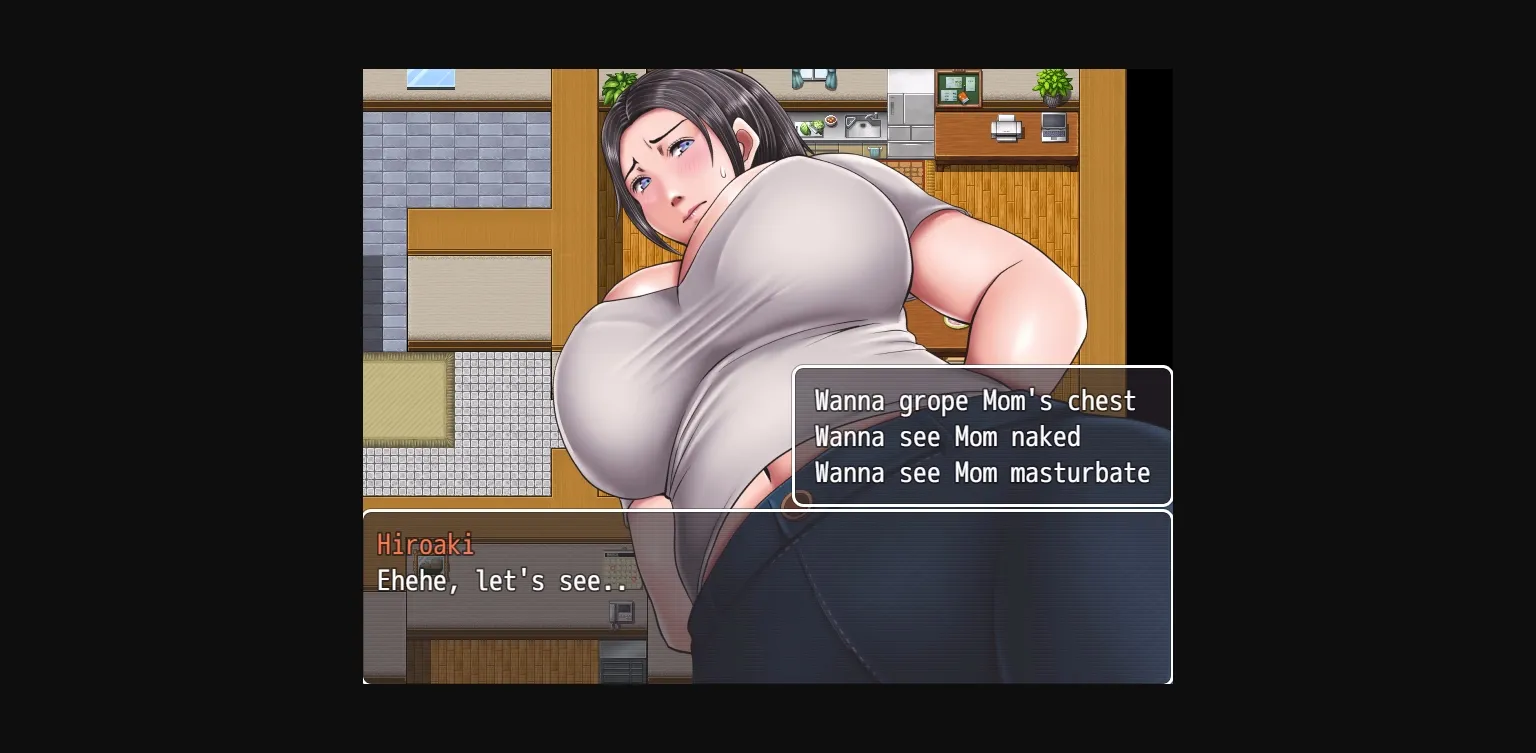
Task: Click the bulletin board with the green note
Action: point(958,88)
